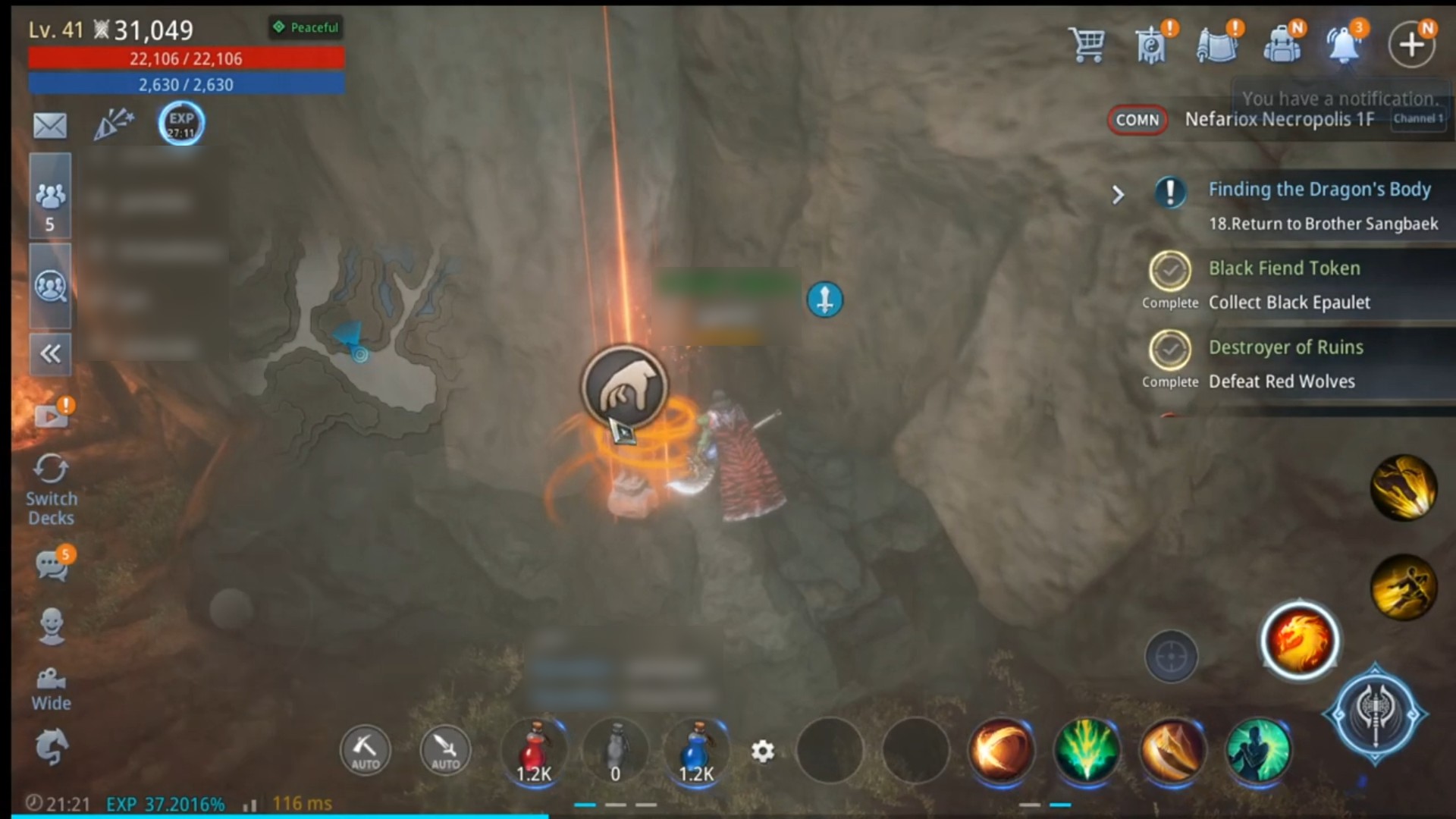Open the clan banner menu
The height and width of the screenshot is (819, 1456).
pyautogui.click(x=1152, y=44)
